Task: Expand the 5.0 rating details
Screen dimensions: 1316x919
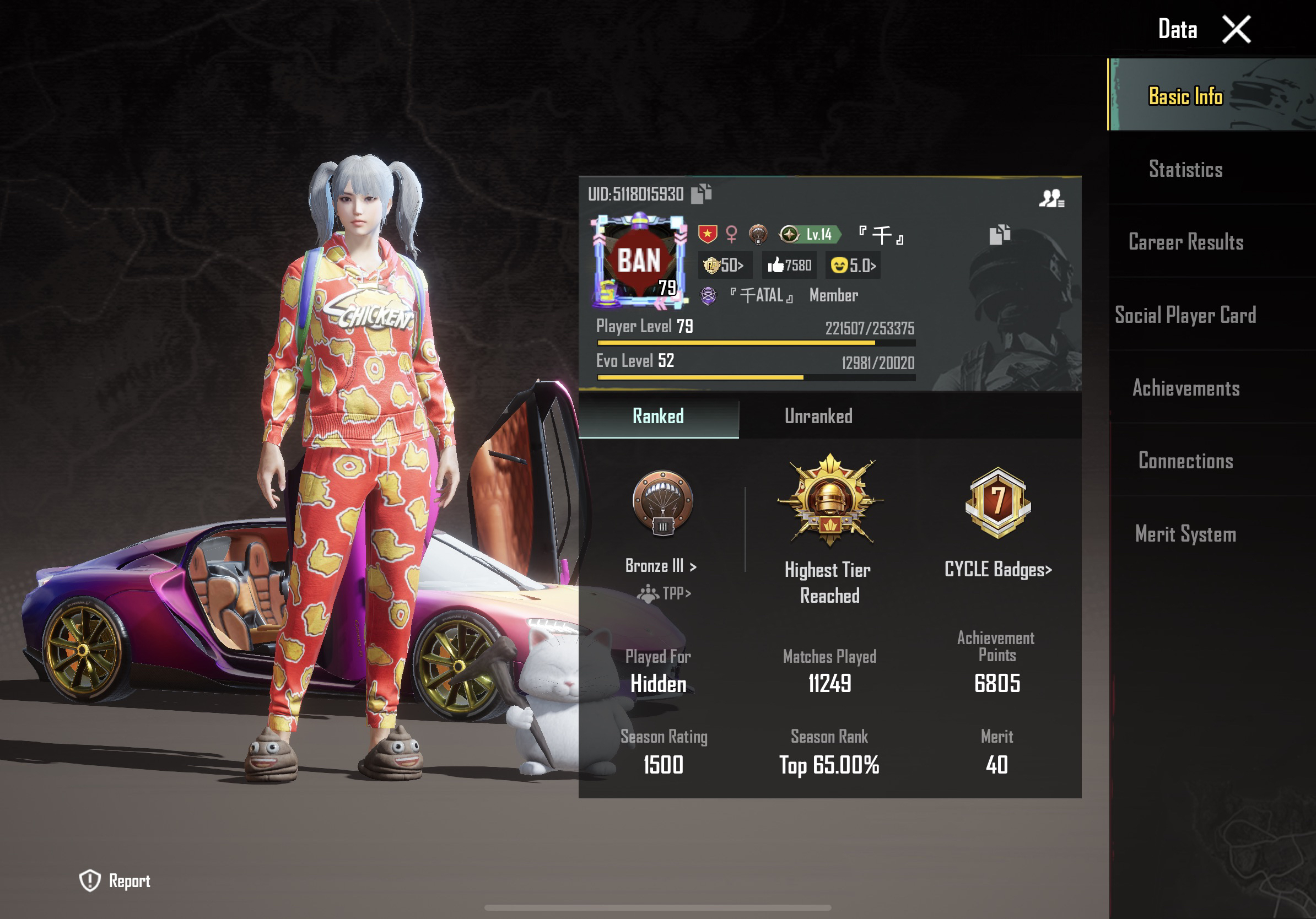Action: [852, 264]
